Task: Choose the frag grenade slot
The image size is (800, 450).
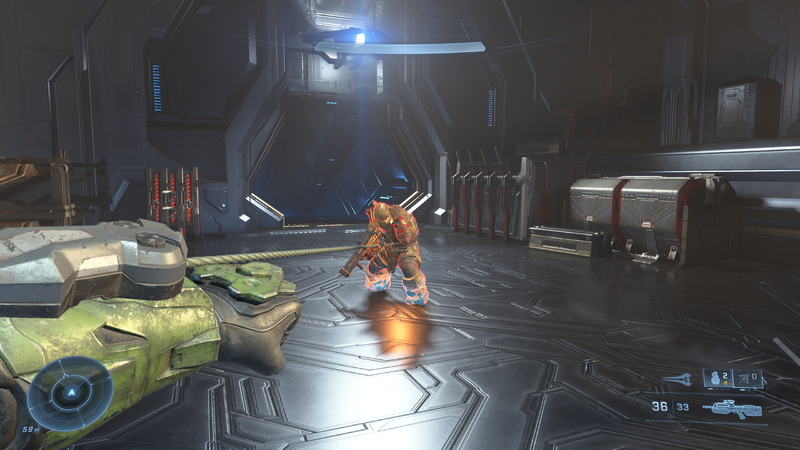Action: pos(719,378)
